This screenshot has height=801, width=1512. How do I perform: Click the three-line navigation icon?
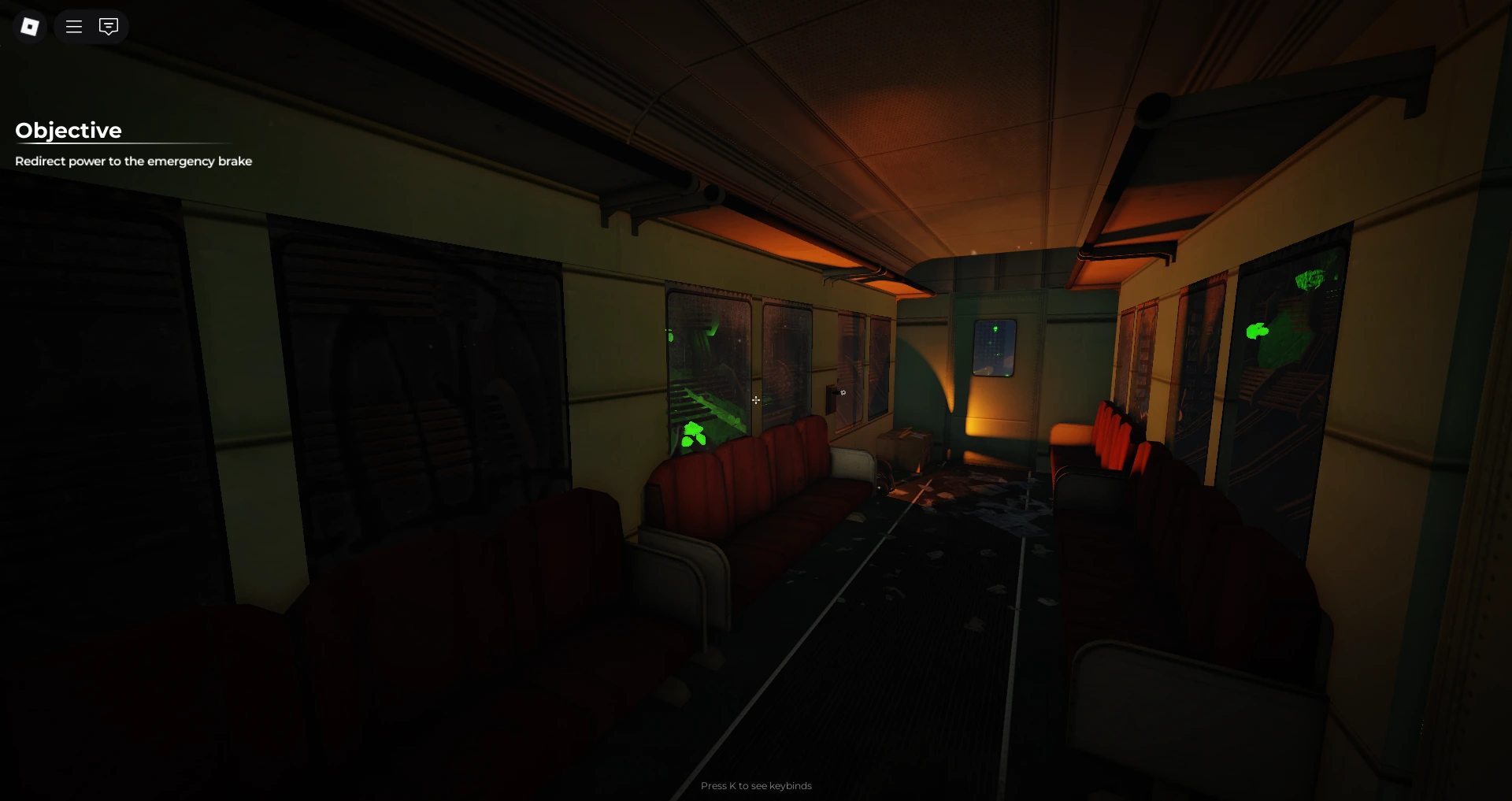(x=73, y=26)
